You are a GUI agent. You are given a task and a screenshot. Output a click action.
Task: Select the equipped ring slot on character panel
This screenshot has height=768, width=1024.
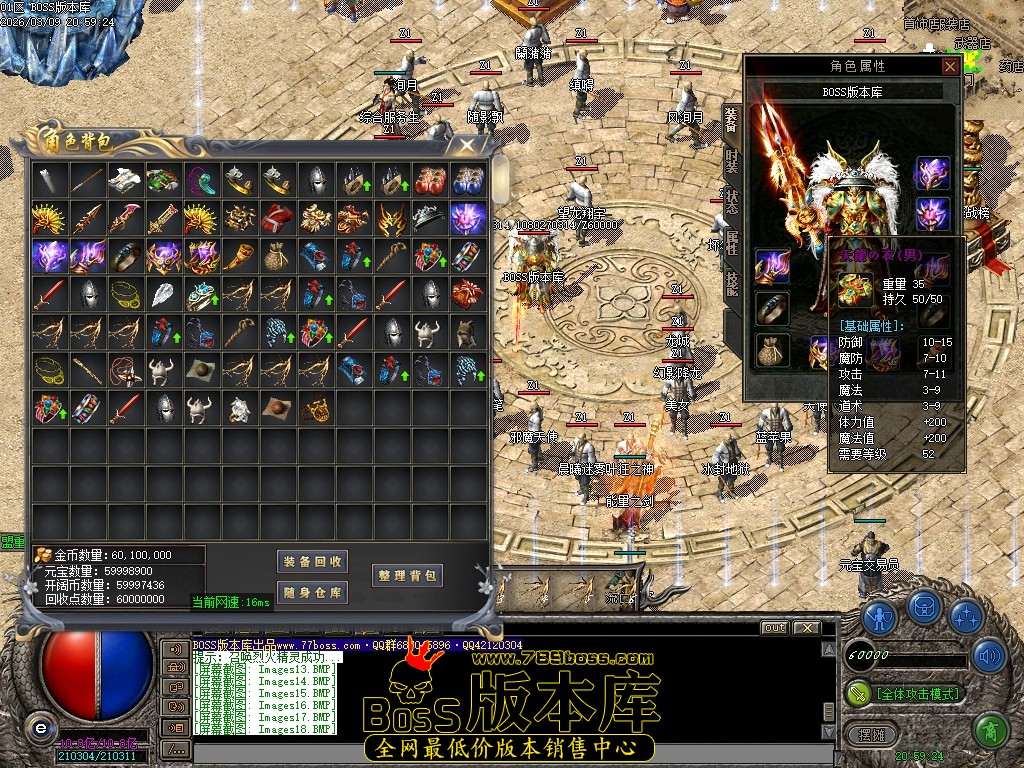770,309
